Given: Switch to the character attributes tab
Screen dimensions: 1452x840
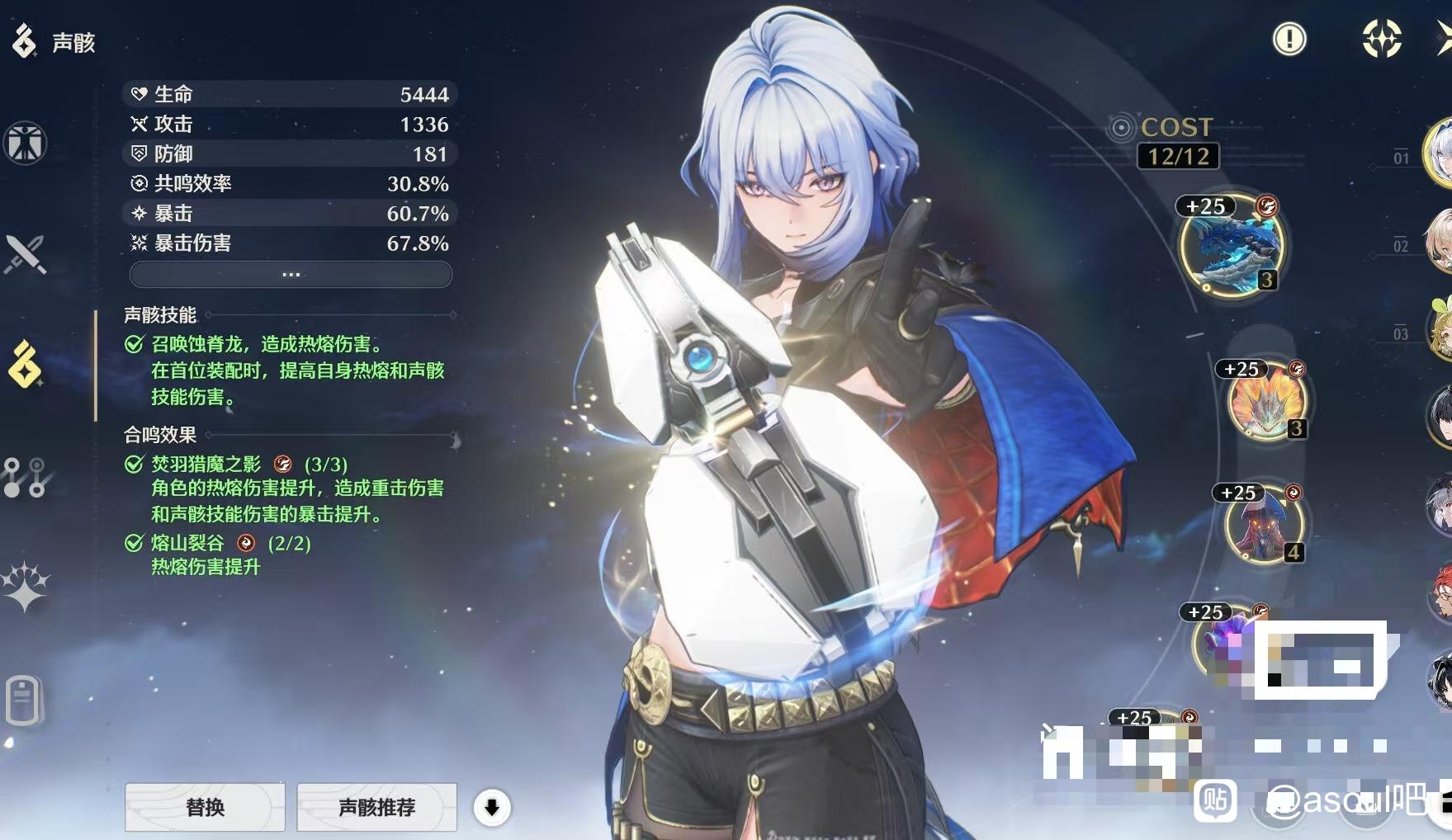Looking at the screenshot, I should coord(26,144).
